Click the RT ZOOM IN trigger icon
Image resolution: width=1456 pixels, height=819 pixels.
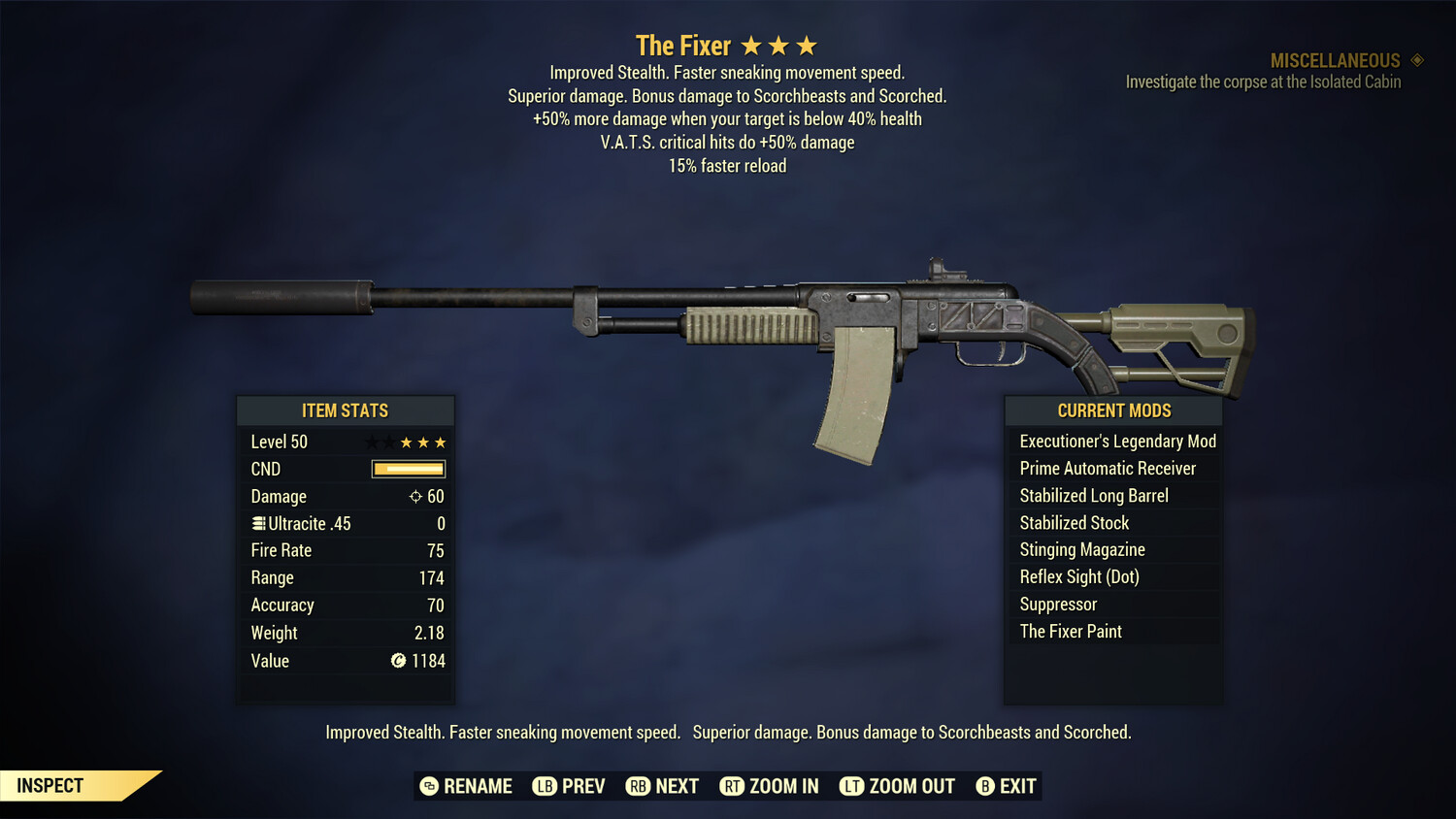733,786
